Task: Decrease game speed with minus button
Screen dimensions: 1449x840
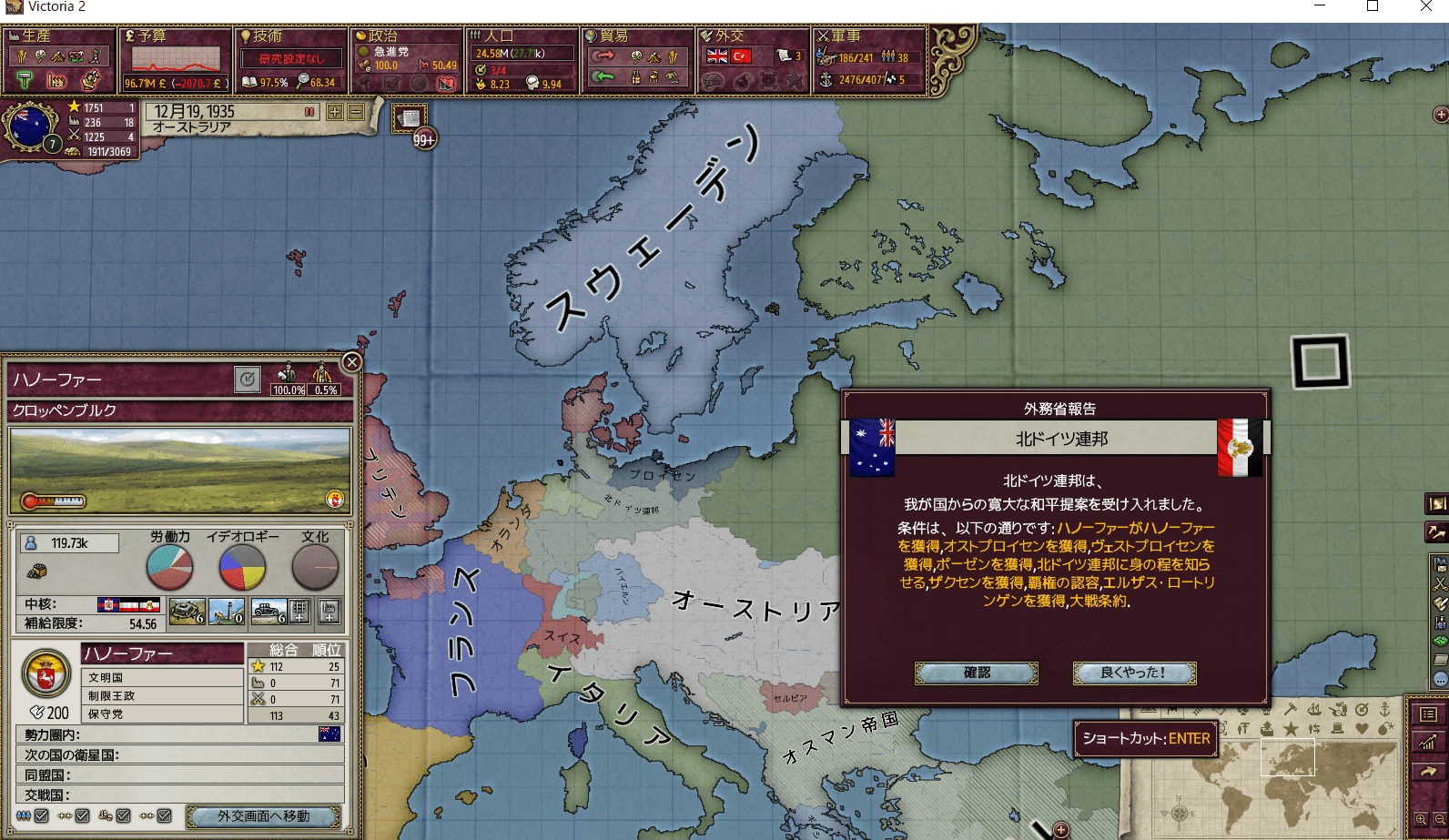Action: (x=355, y=112)
